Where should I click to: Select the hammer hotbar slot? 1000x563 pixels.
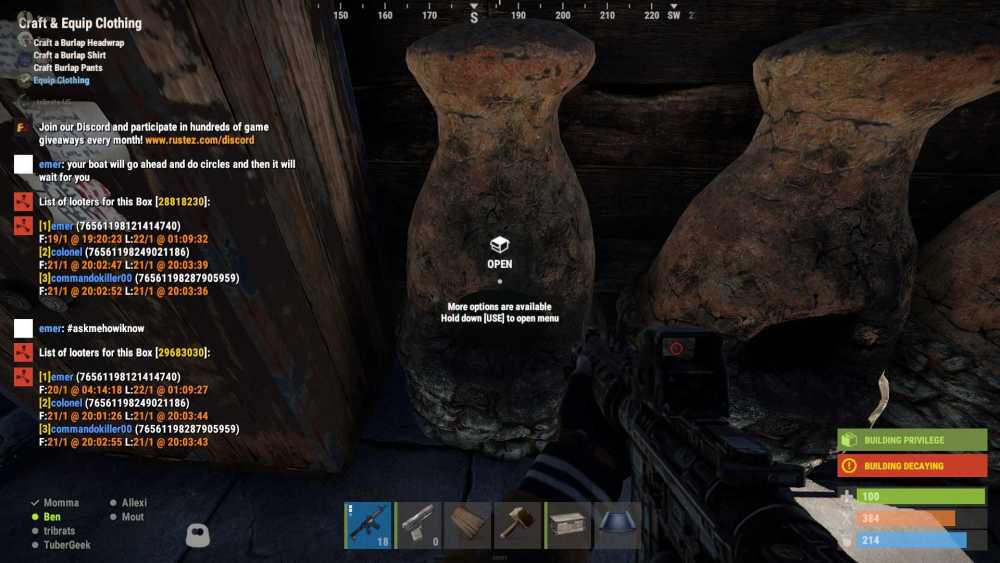coord(518,525)
